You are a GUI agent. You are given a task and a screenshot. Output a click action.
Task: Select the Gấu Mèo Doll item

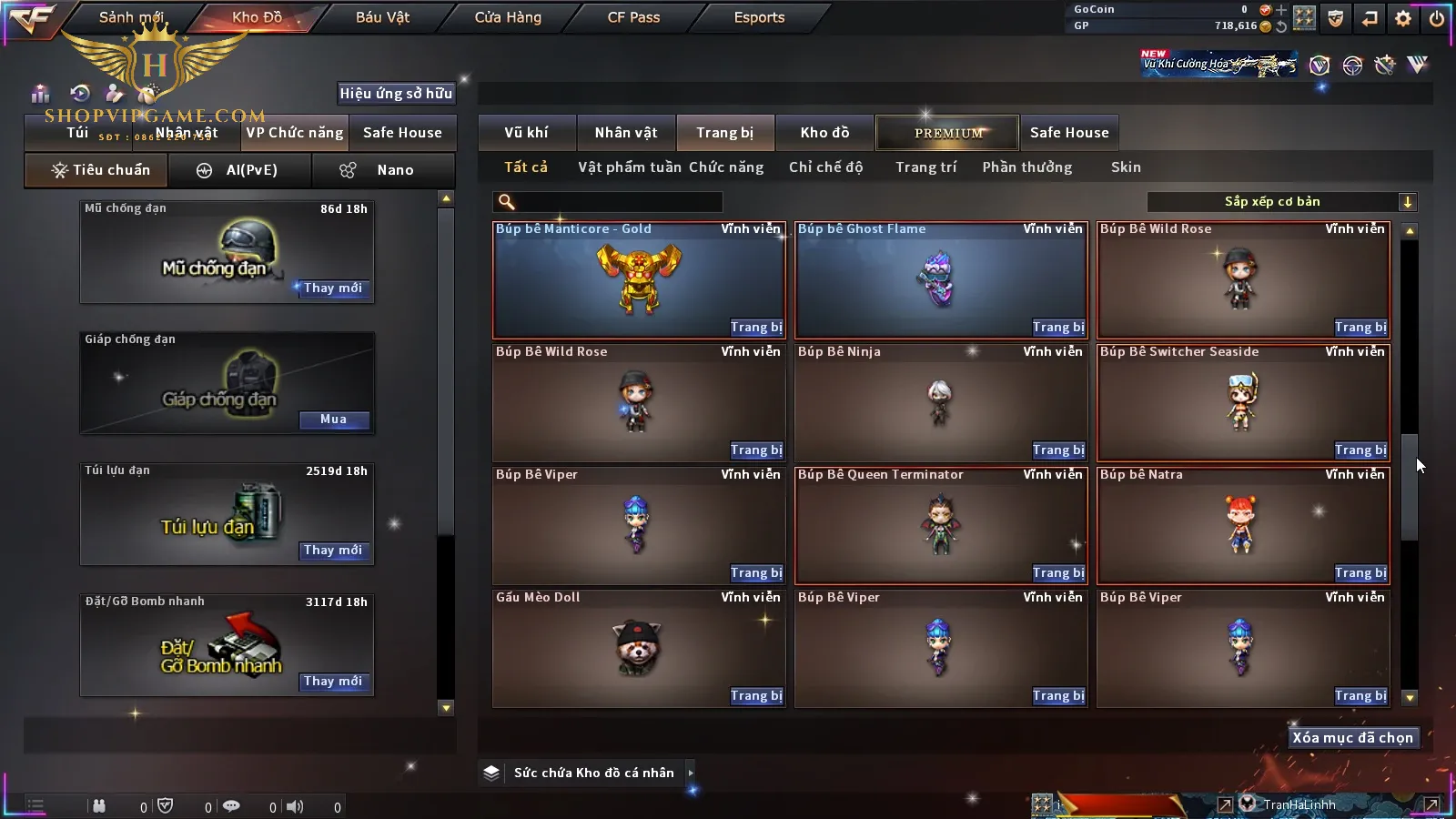(x=638, y=649)
